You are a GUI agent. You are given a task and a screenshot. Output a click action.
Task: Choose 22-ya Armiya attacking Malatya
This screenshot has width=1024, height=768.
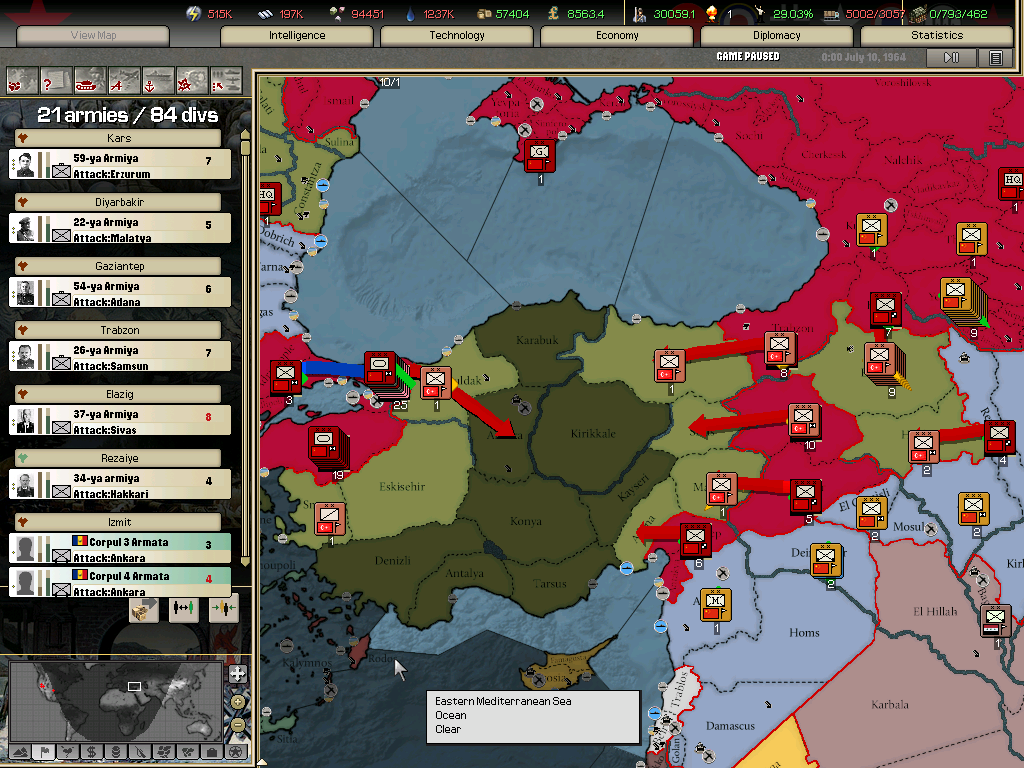tap(120, 230)
